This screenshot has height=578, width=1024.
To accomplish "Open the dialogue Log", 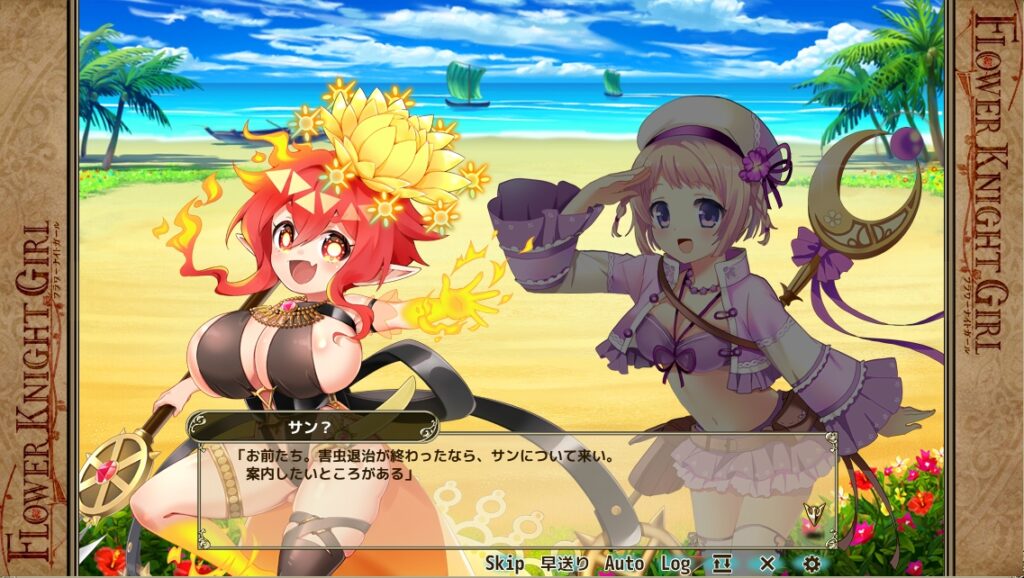I will tap(675, 564).
